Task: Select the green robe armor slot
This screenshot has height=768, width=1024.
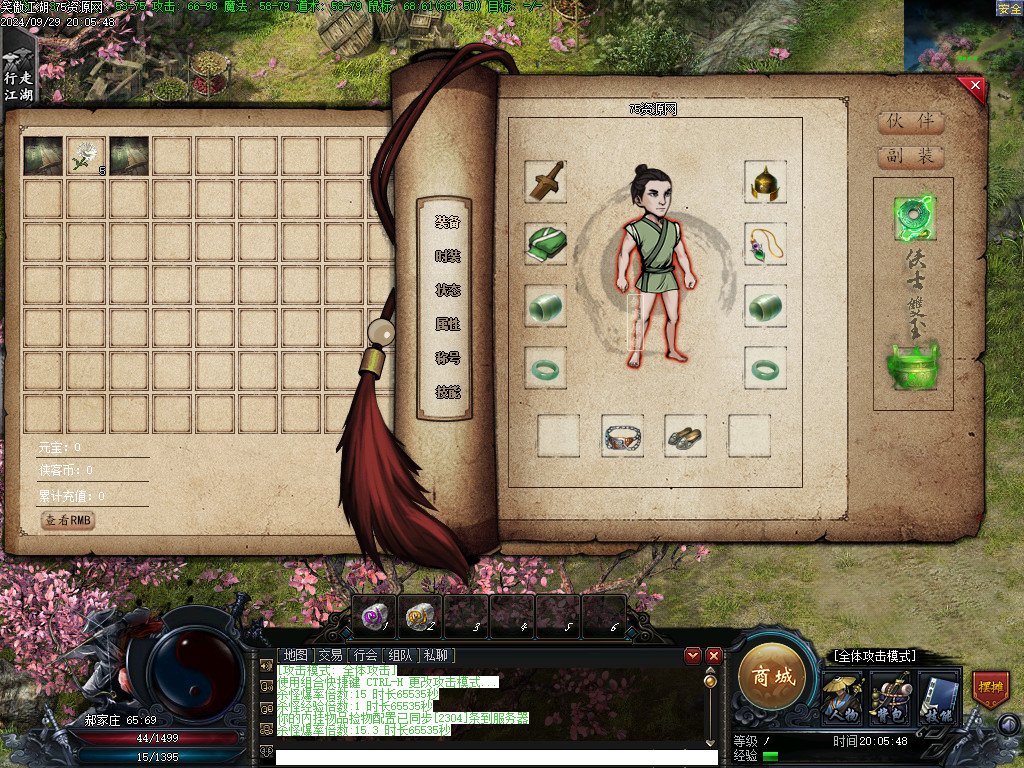Action: click(546, 243)
